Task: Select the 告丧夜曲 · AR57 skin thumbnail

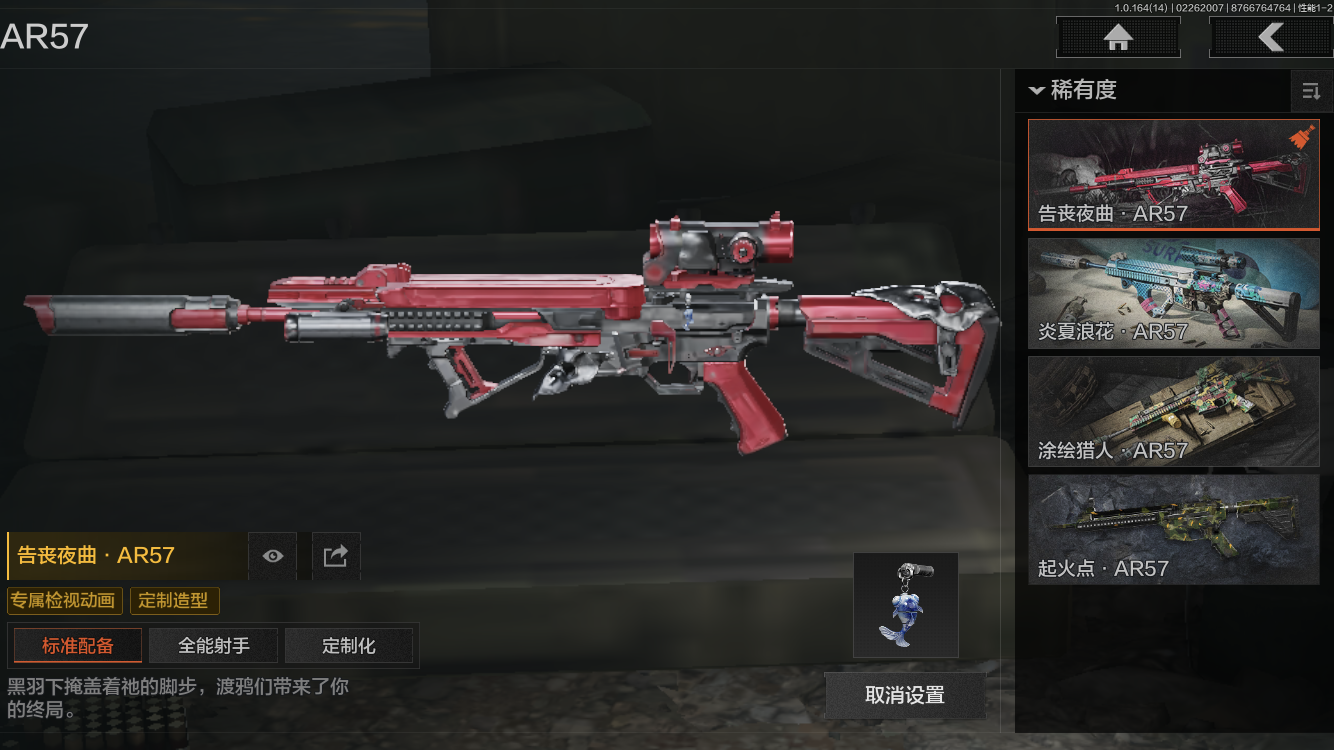Action: [1173, 175]
